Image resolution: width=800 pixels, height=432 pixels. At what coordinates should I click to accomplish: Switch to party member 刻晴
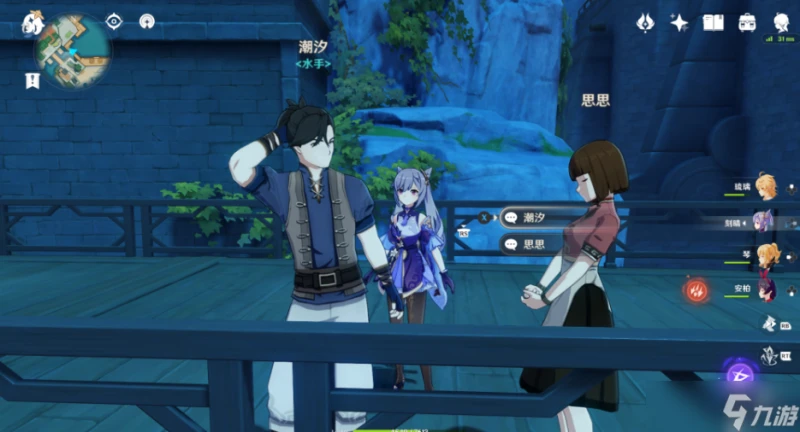pos(765,222)
